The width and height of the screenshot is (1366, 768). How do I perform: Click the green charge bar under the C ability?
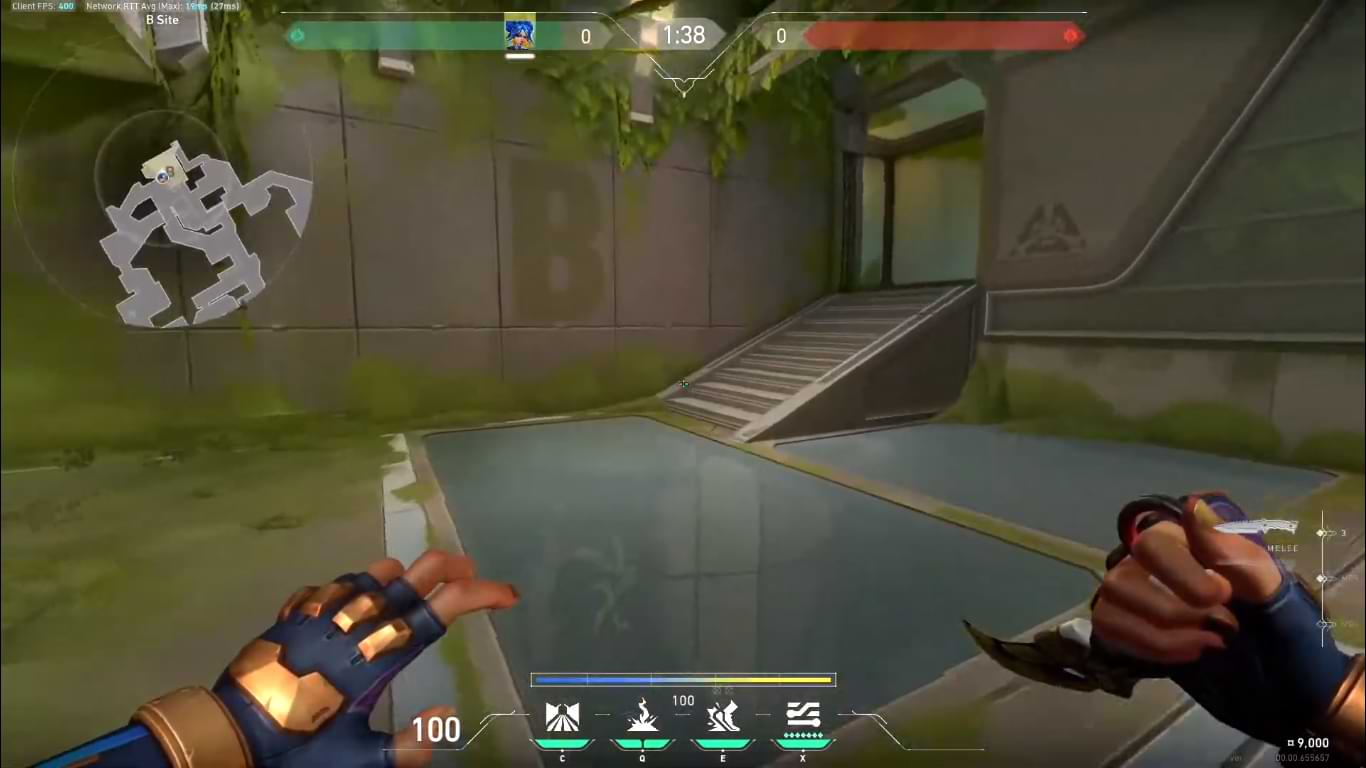563,742
